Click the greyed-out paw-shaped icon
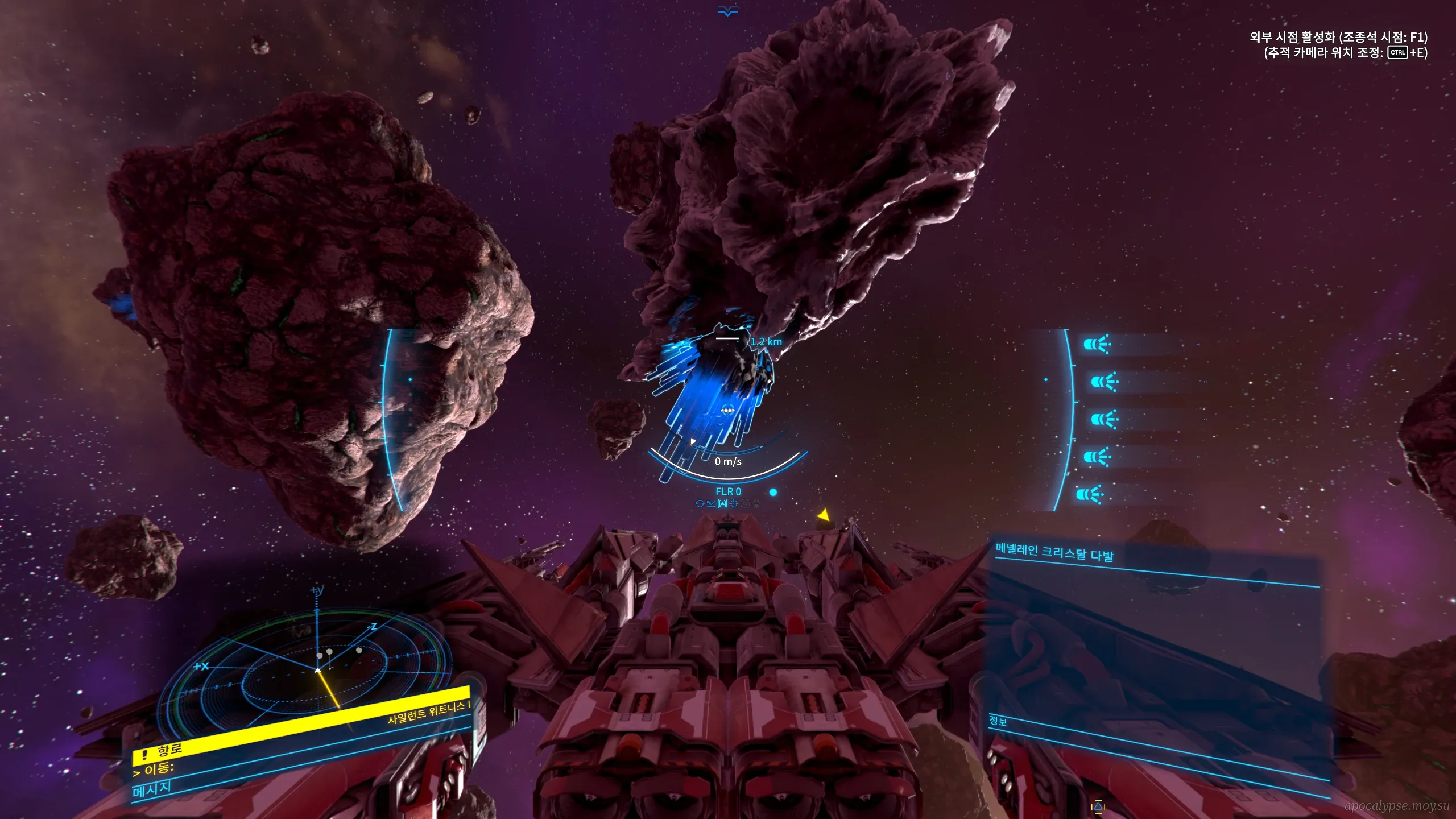1456x819 pixels. (756, 503)
